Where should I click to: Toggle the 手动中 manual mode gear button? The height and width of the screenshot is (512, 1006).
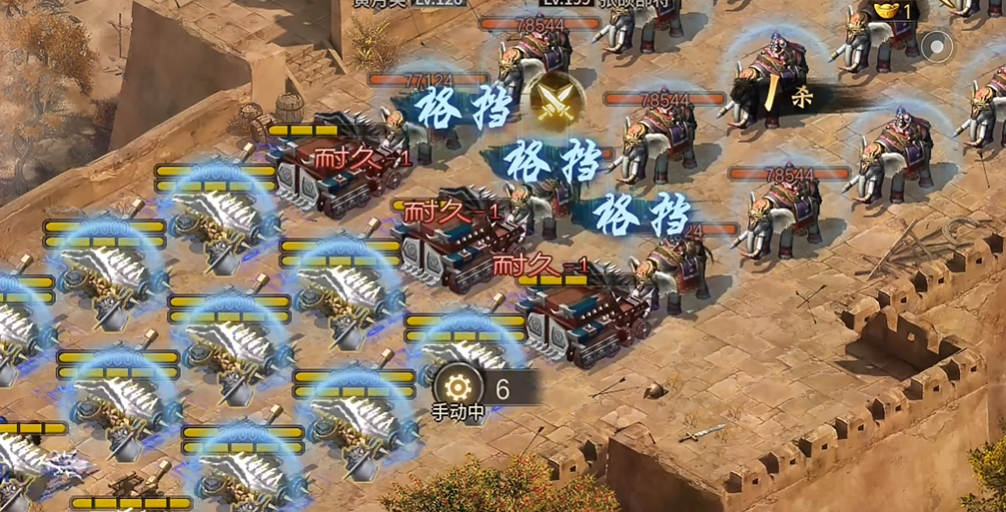(458, 387)
